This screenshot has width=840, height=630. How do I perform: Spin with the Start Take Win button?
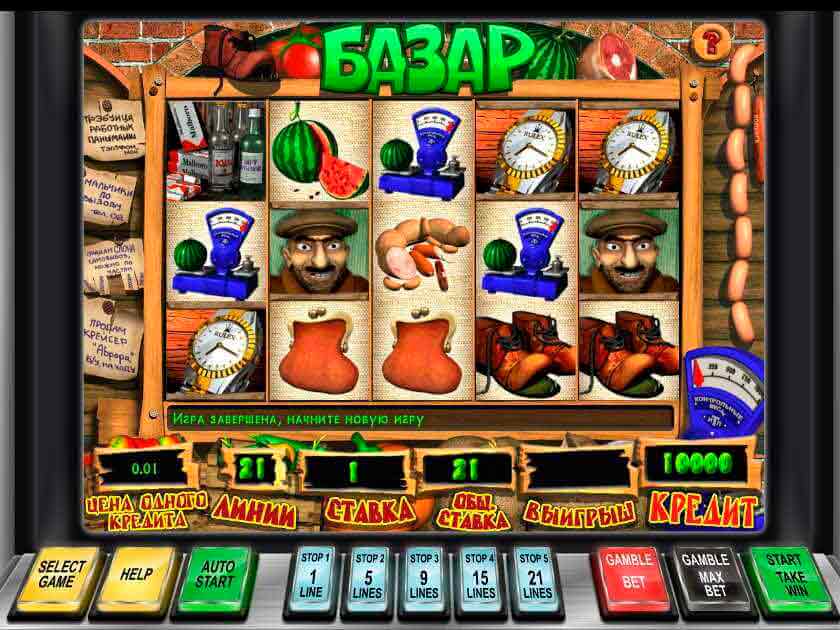pyautogui.click(x=783, y=575)
